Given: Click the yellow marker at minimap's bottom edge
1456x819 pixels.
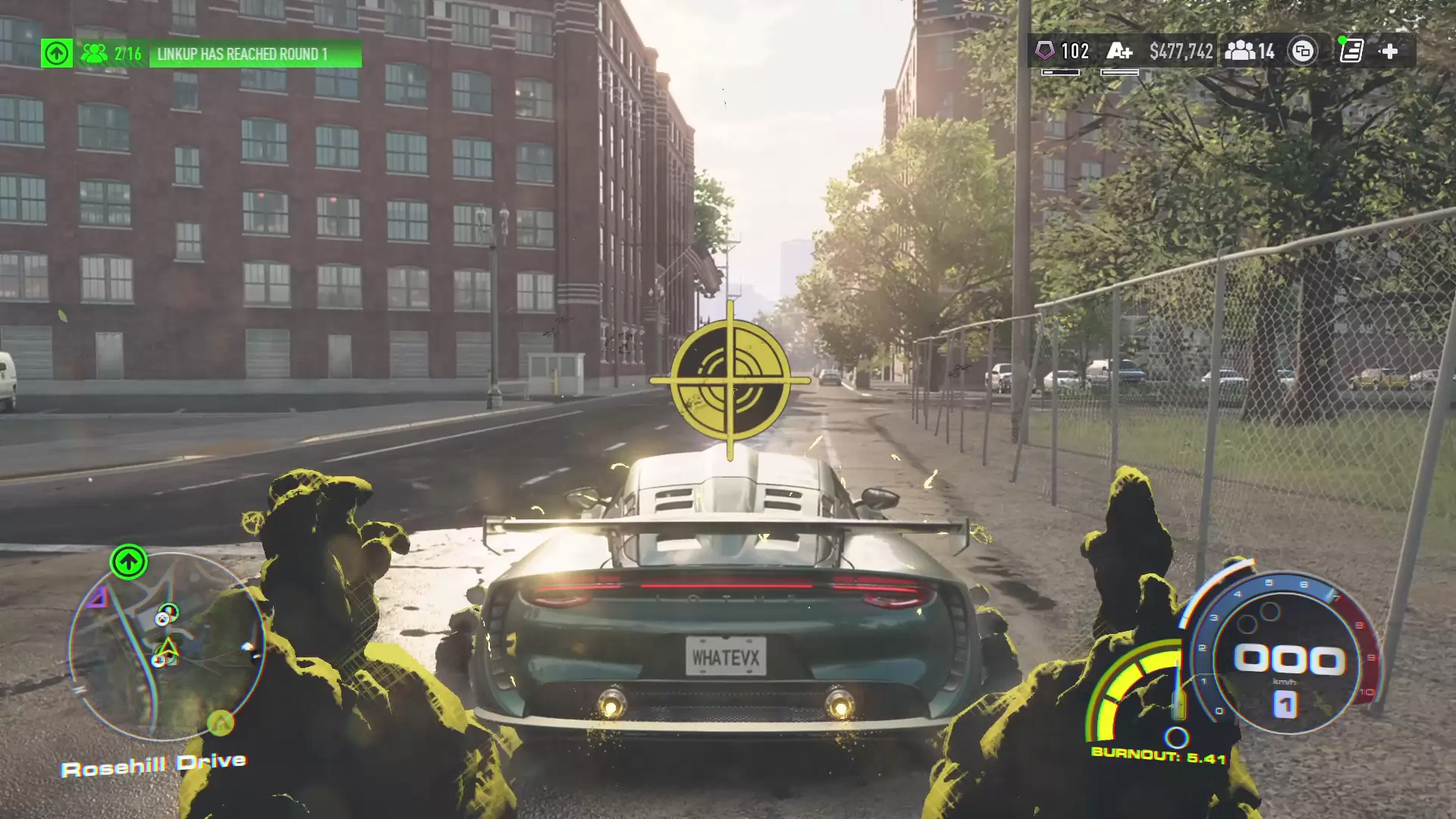Looking at the screenshot, I should [220, 721].
